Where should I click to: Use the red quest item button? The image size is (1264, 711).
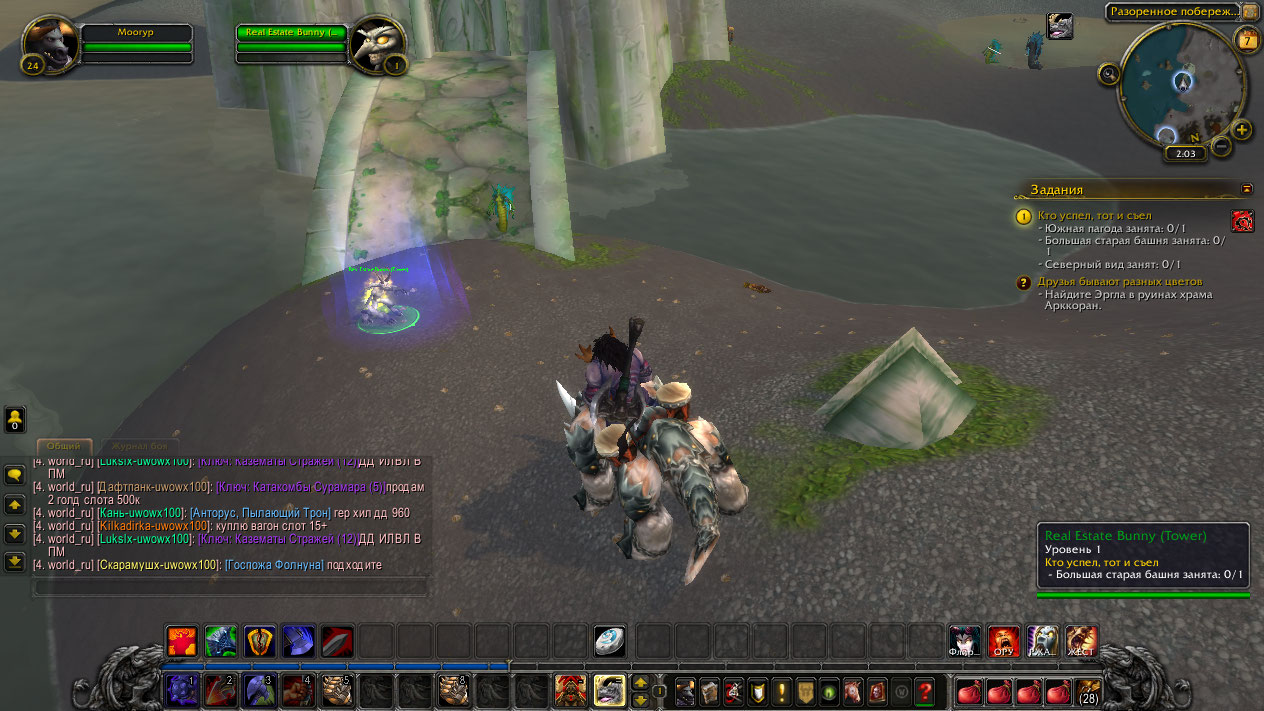[x=1242, y=221]
